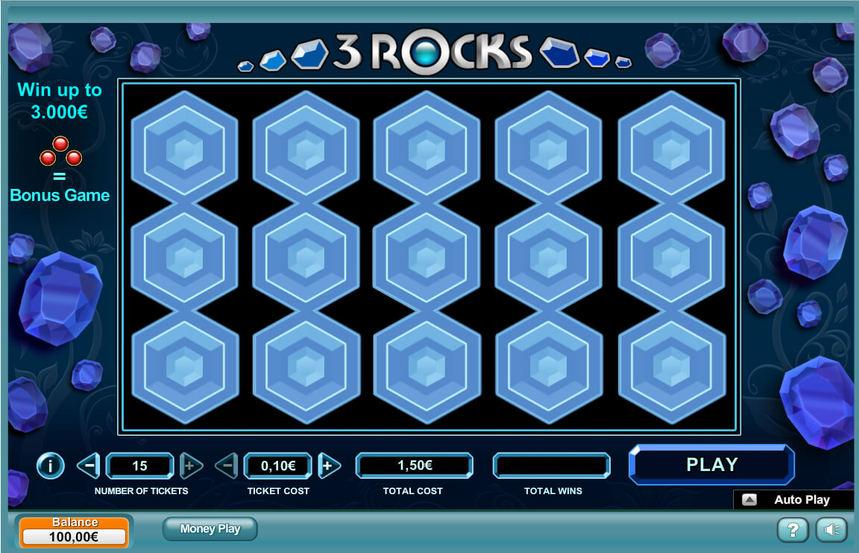The height and width of the screenshot is (553, 859).
Task: Lower the ticket cost
Action: point(227,465)
